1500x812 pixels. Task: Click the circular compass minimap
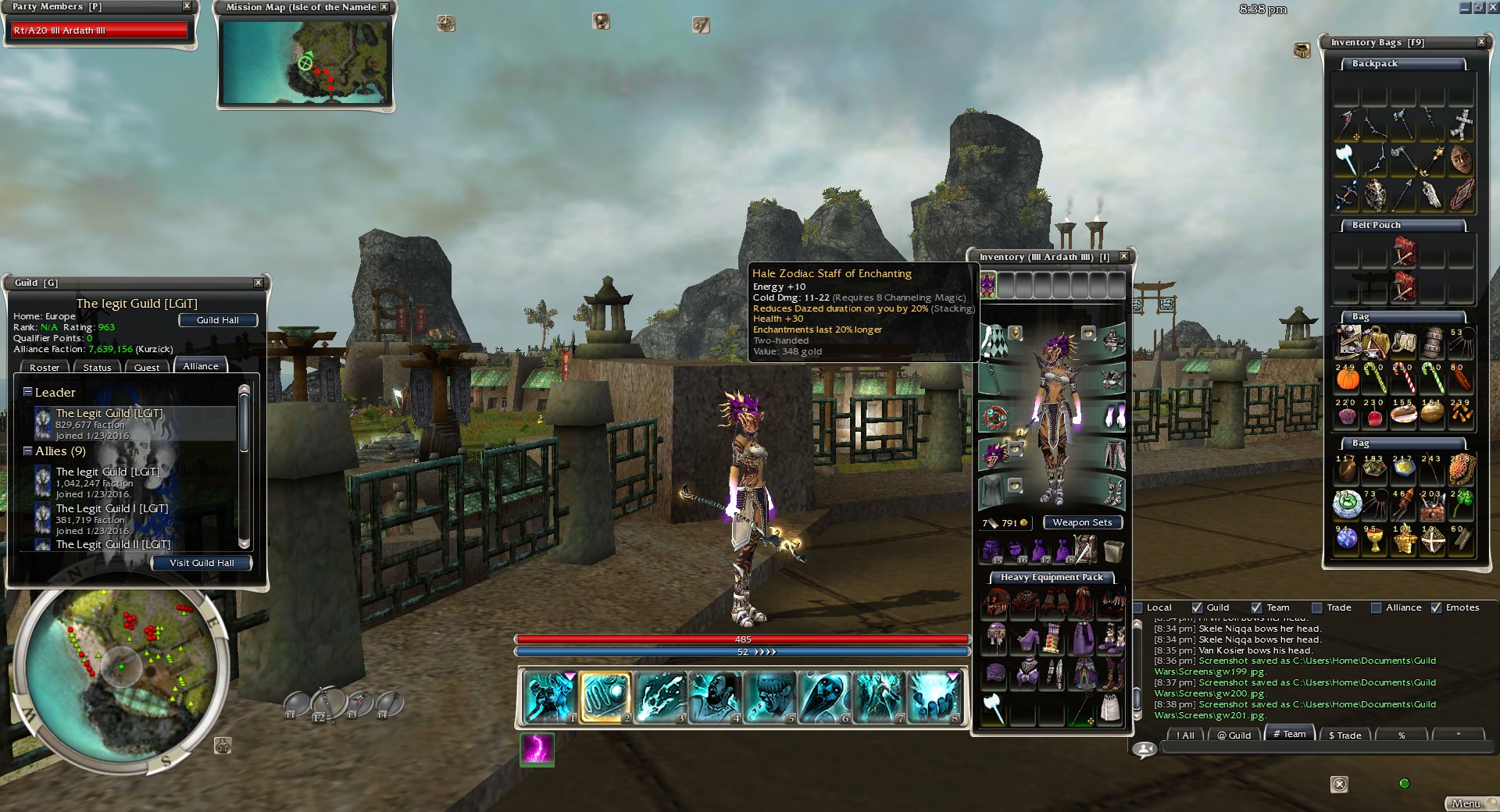(121, 669)
